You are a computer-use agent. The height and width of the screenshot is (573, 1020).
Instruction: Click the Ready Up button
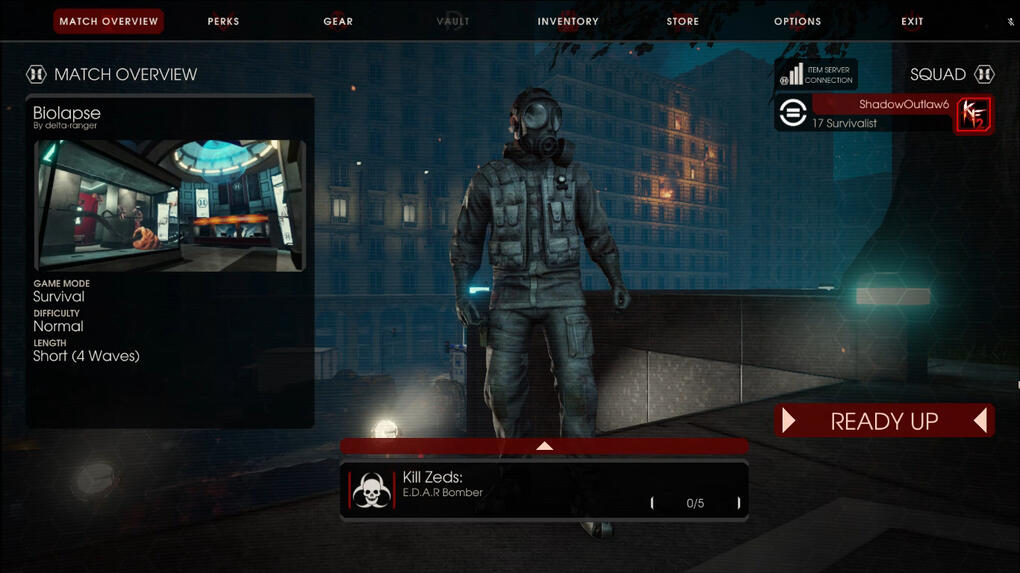pos(884,421)
